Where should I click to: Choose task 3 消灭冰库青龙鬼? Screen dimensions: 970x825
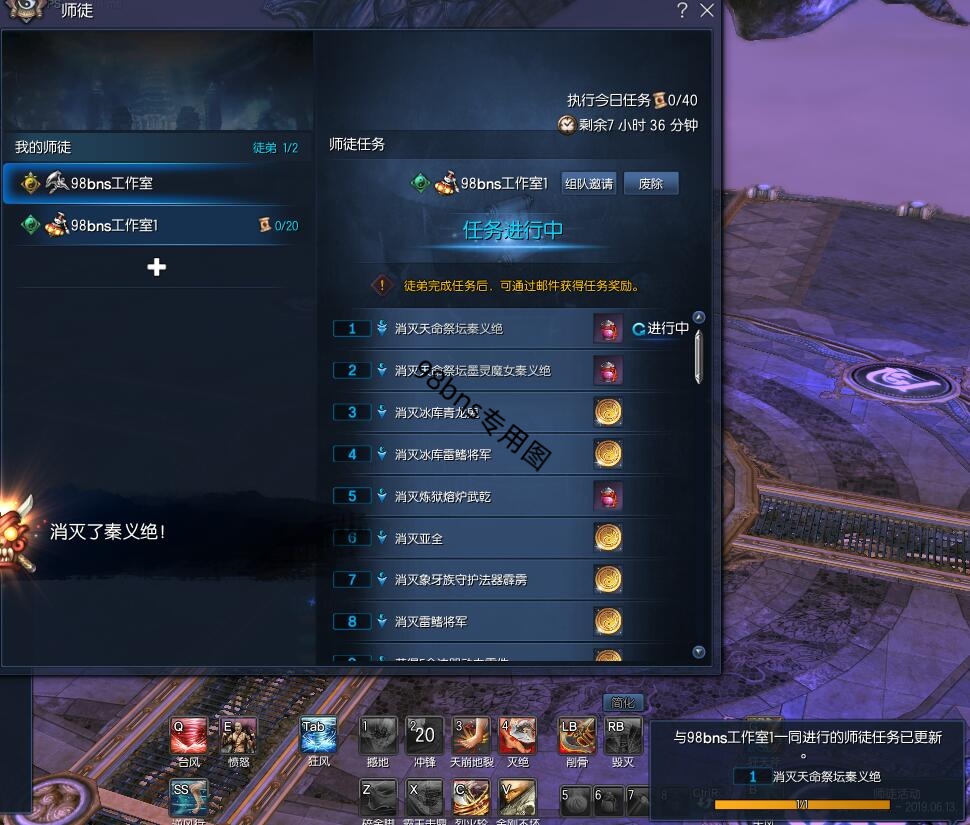(438, 413)
